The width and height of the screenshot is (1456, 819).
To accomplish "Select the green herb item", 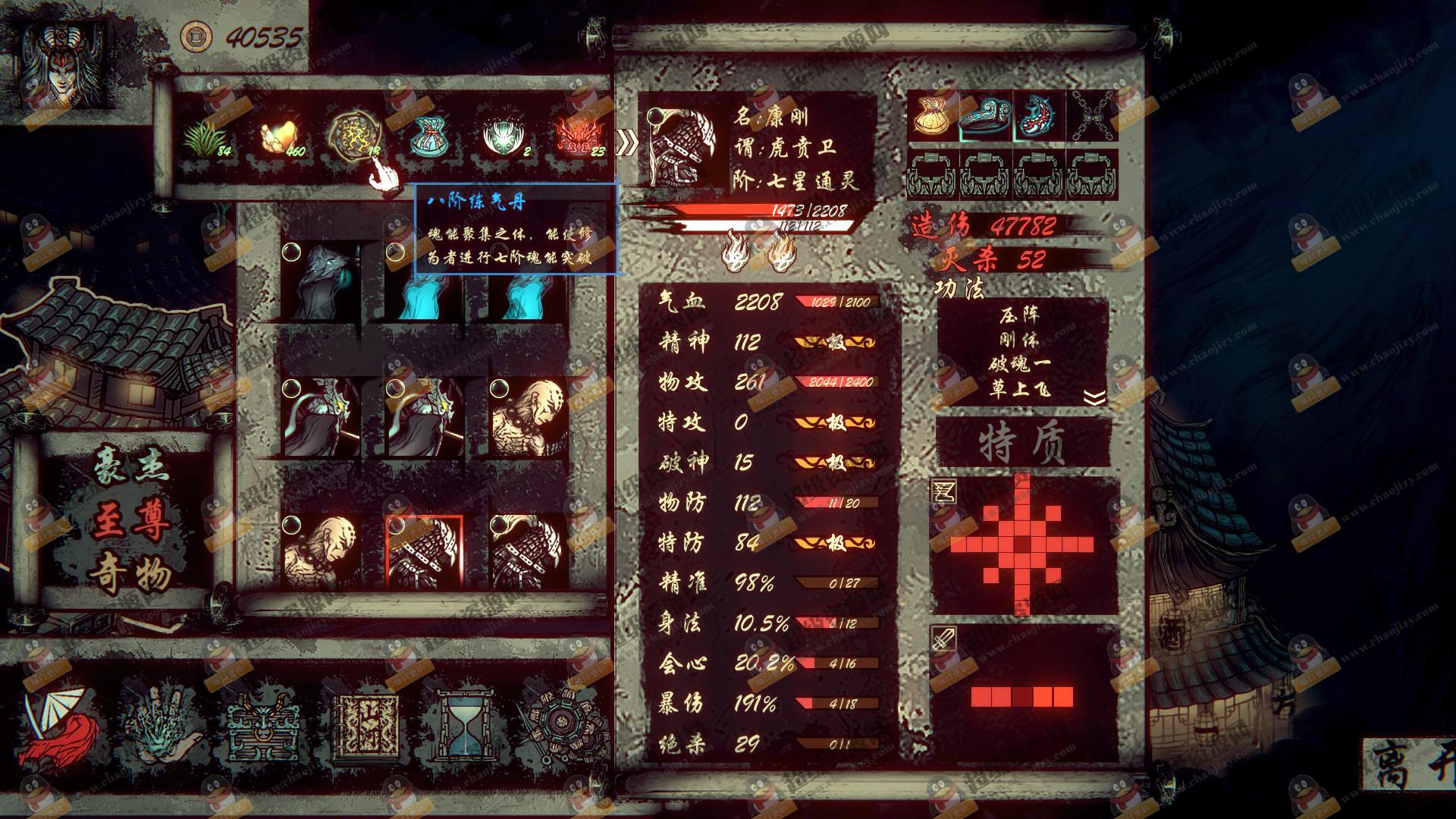I will click(205, 140).
